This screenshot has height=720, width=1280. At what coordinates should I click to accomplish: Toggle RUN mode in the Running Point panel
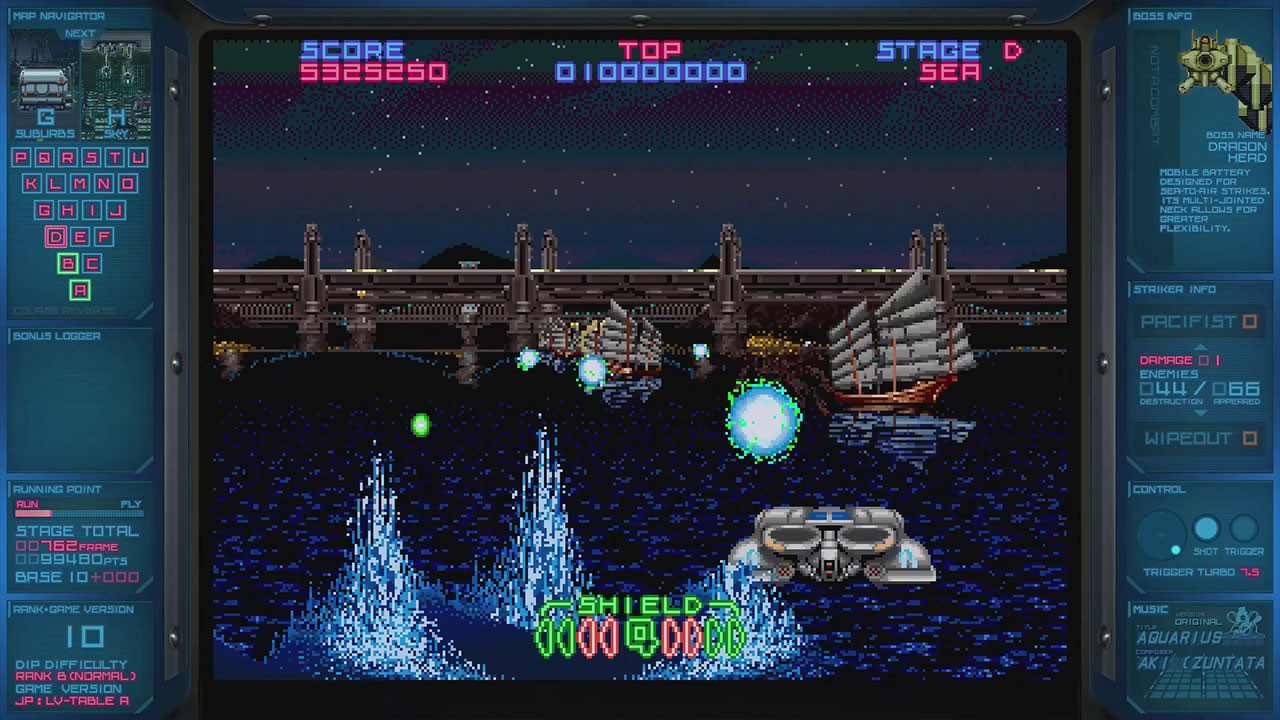point(28,504)
